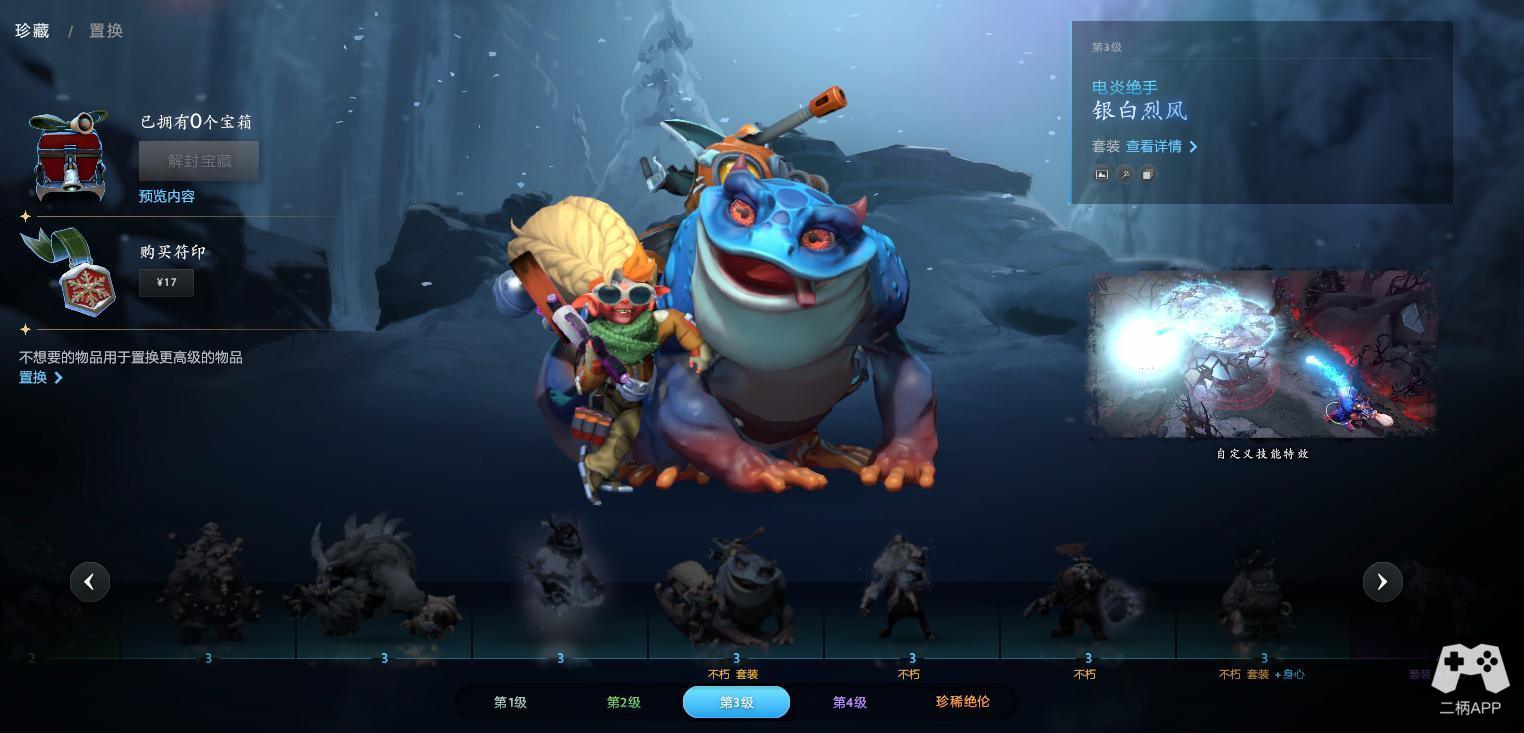The width and height of the screenshot is (1524, 733).
Task: Buy the seal for ¥17
Action: click(167, 283)
